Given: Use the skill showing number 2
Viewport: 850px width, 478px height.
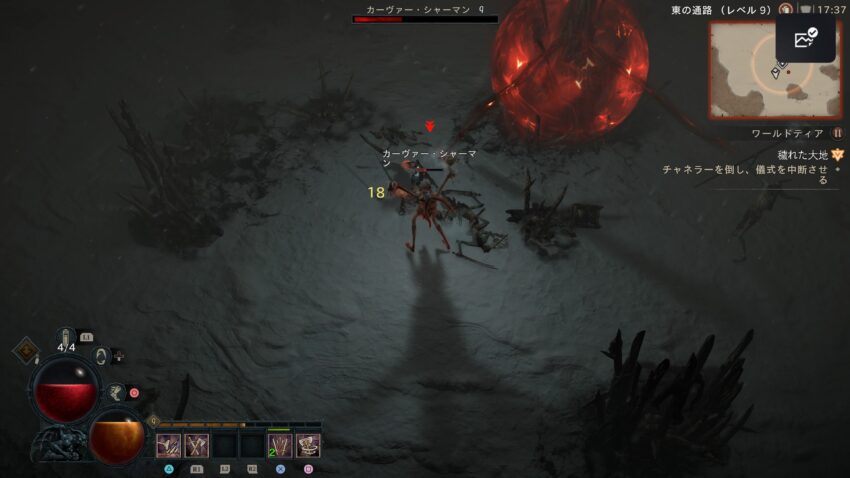Looking at the screenshot, I should click(280, 445).
